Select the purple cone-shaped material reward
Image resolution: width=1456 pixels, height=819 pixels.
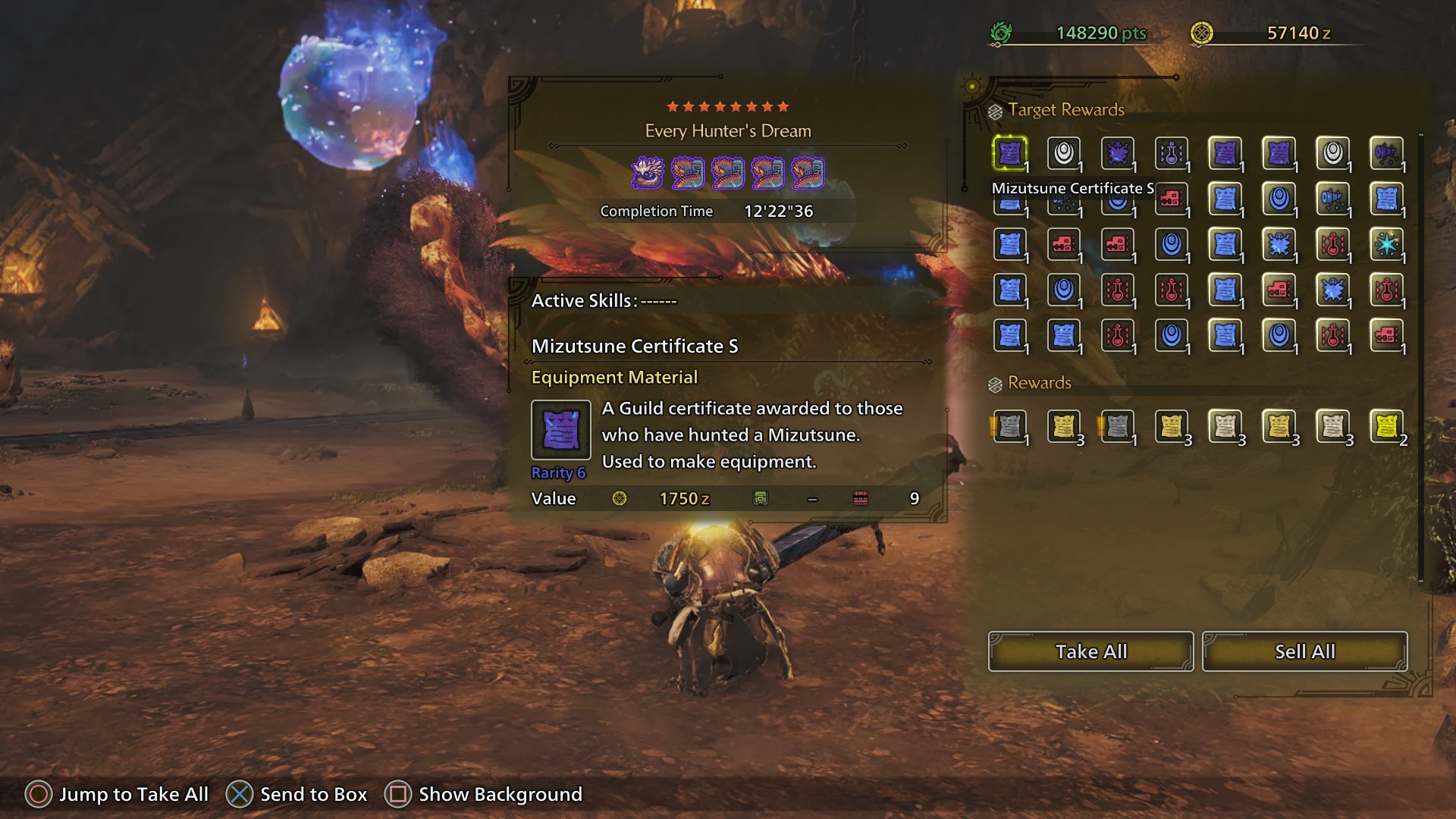click(x=1386, y=154)
